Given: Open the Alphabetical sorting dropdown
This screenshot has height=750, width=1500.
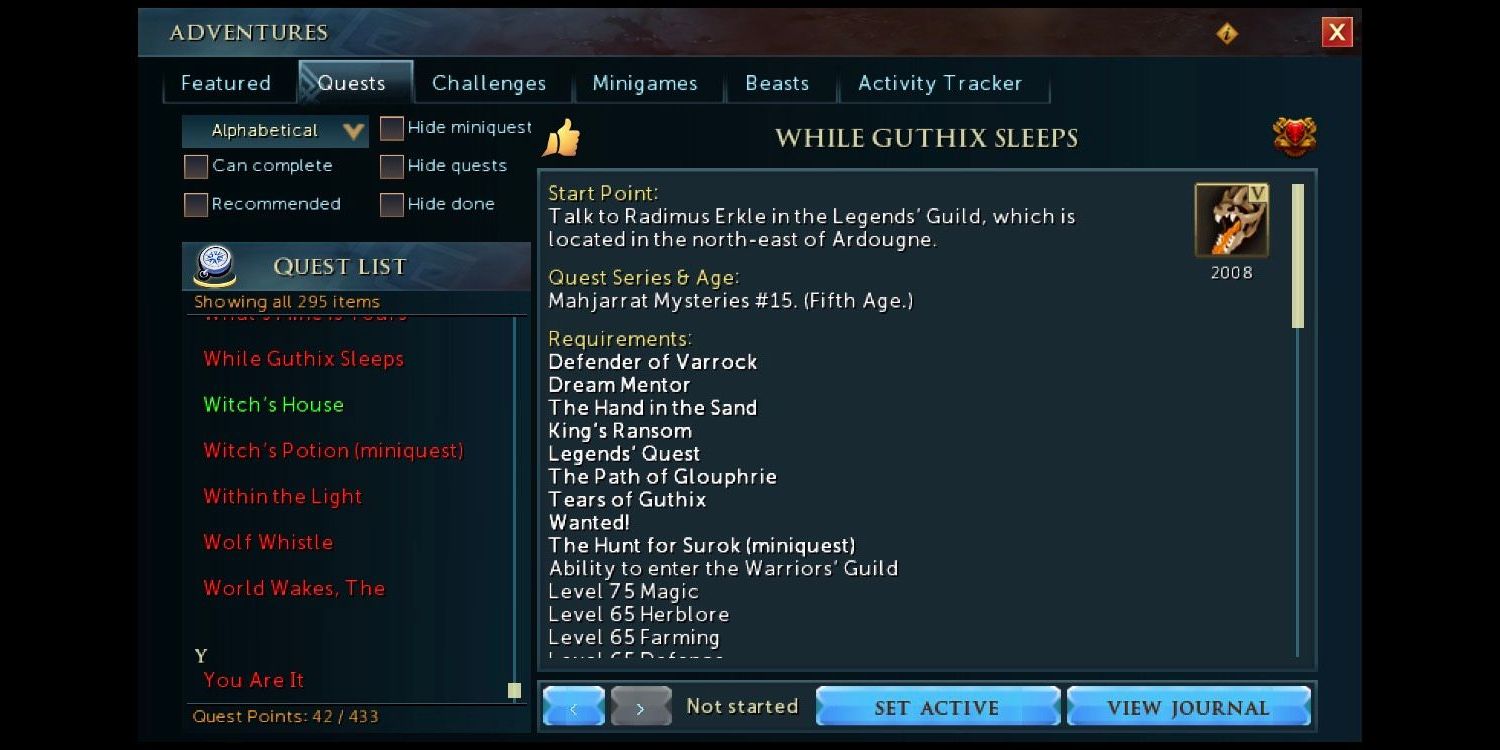Looking at the screenshot, I should click(274, 130).
